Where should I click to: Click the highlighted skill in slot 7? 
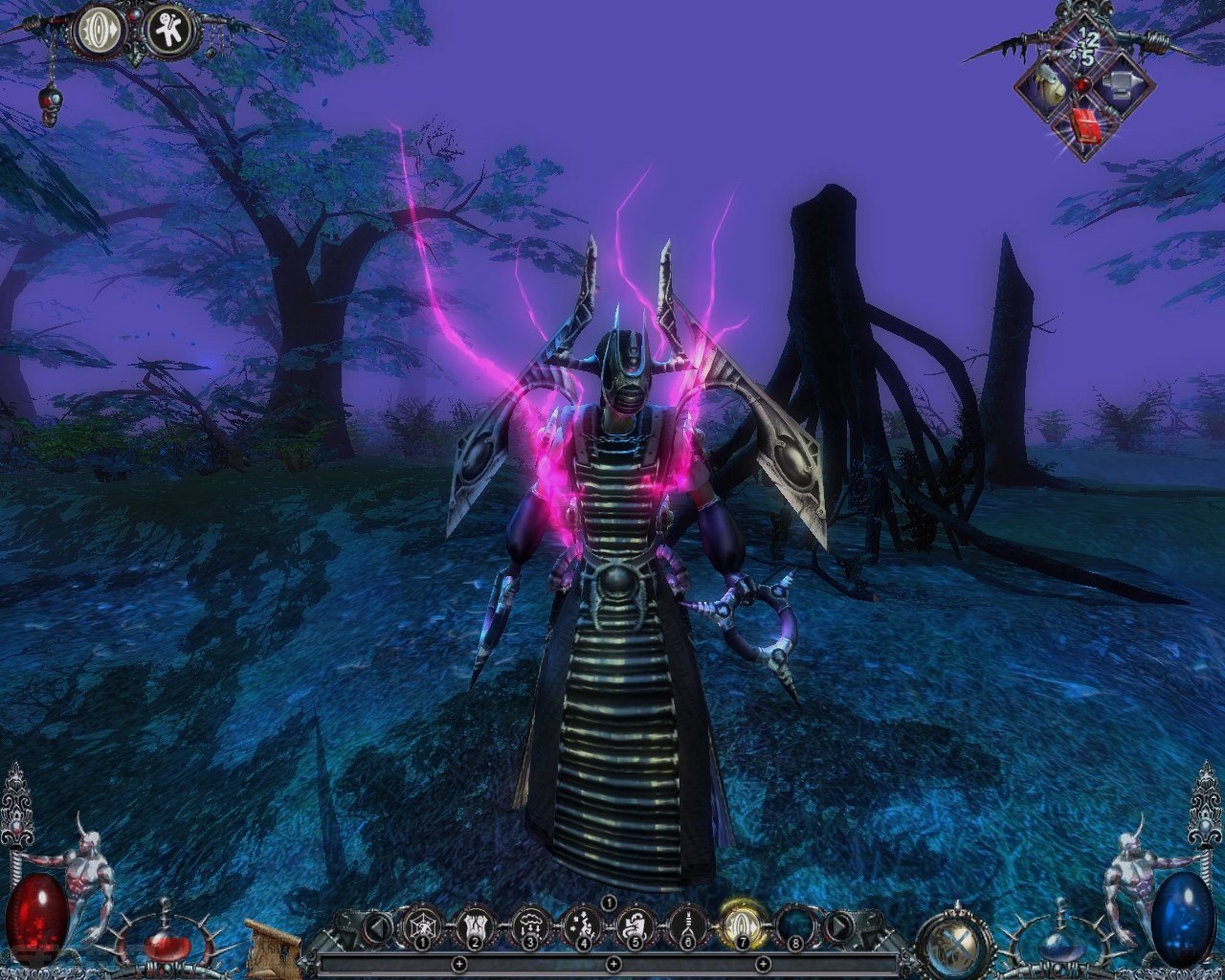coord(740,925)
